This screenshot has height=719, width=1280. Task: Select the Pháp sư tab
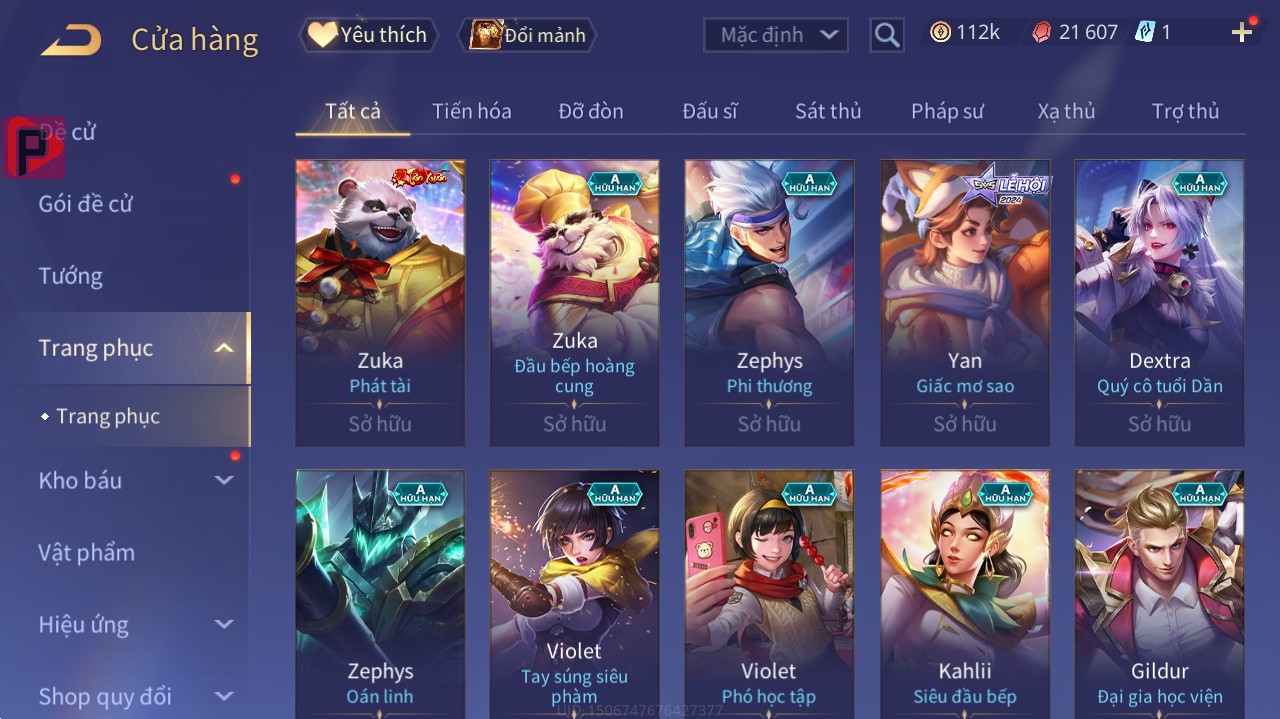click(947, 111)
